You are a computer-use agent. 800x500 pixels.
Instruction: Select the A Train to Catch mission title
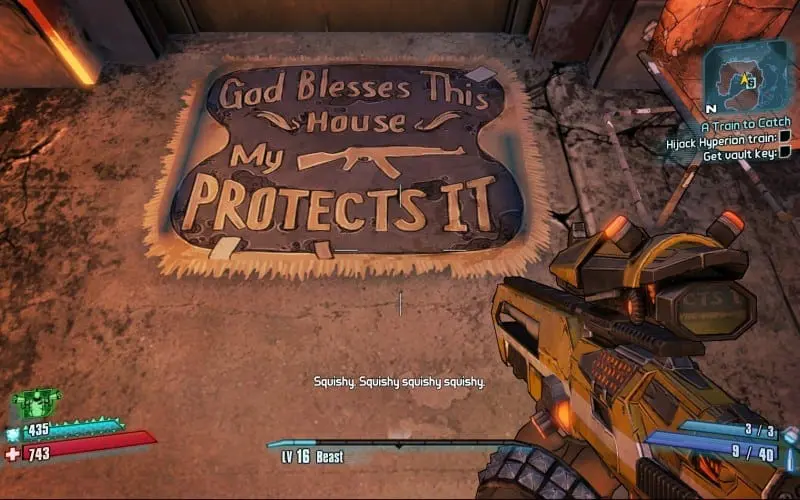click(744, 126)
